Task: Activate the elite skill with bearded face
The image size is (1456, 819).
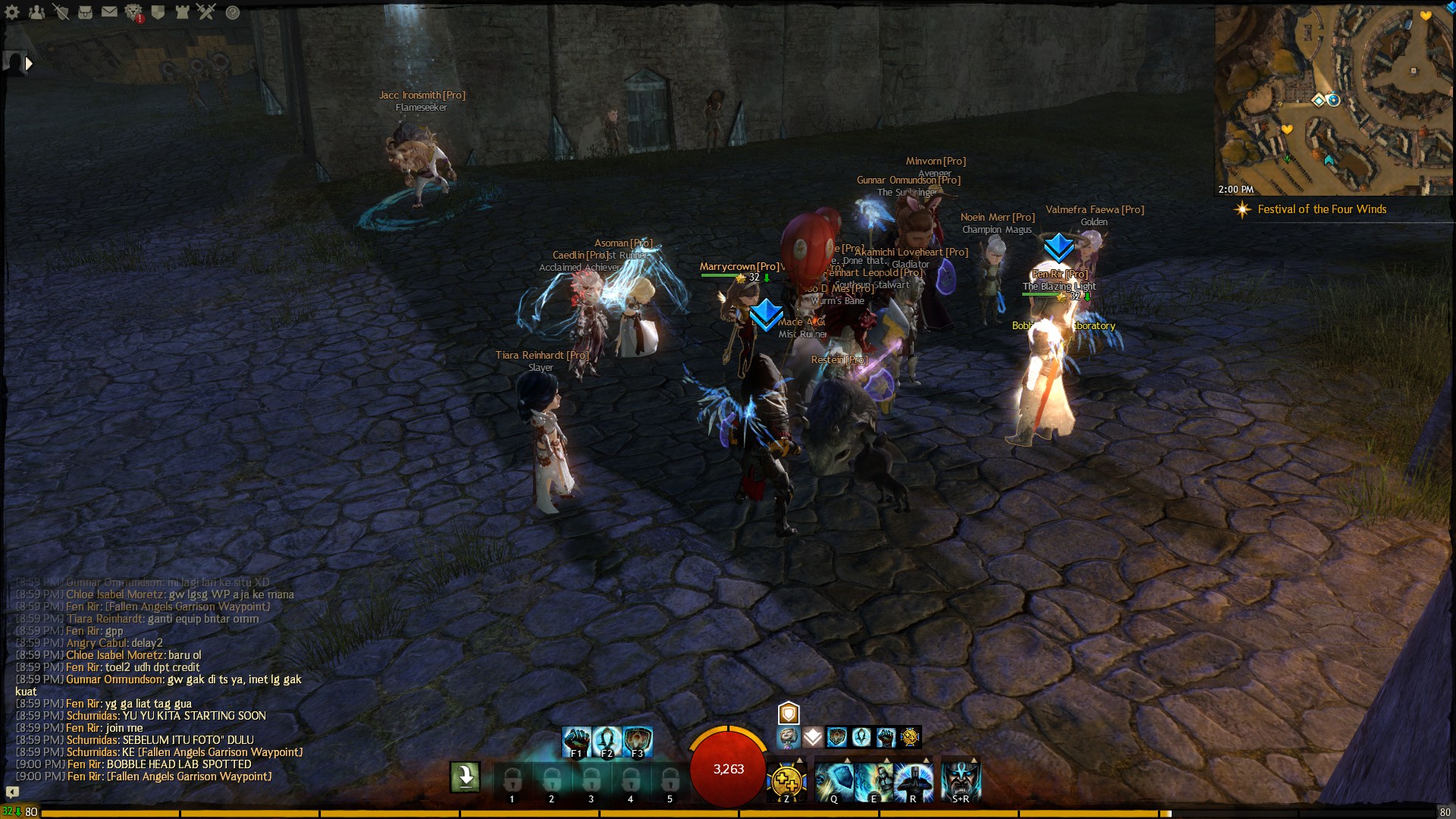Action: (x=961, y=780)
